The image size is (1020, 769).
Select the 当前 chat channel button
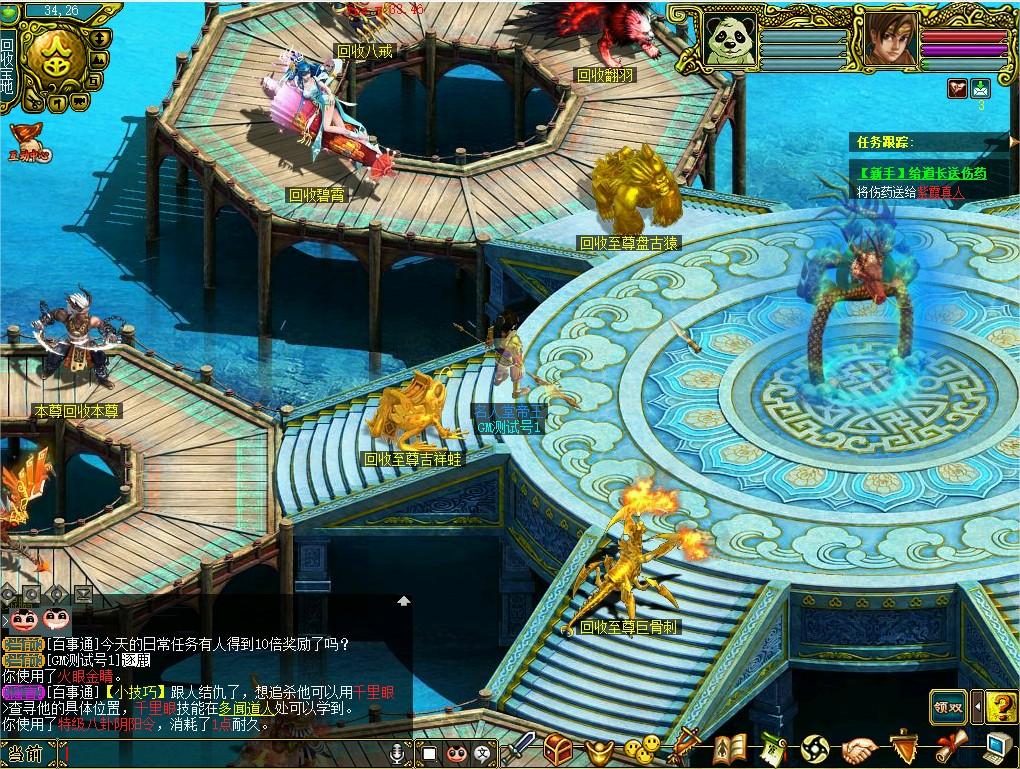(x=24, y=753)
